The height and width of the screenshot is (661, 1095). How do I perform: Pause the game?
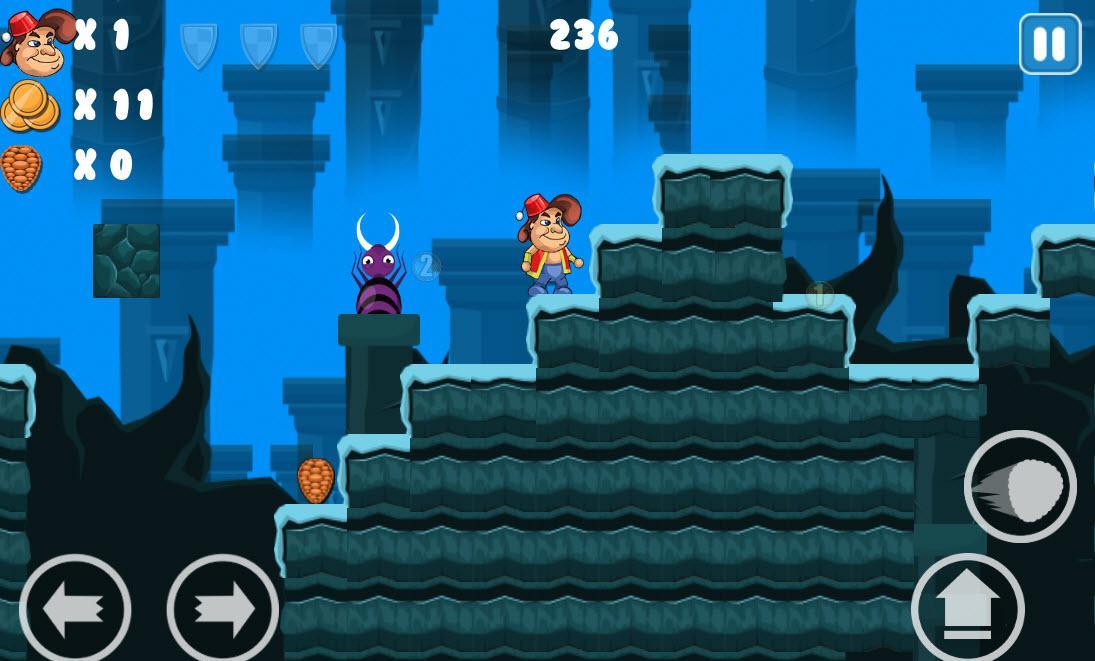click(x=1049, y=44)
